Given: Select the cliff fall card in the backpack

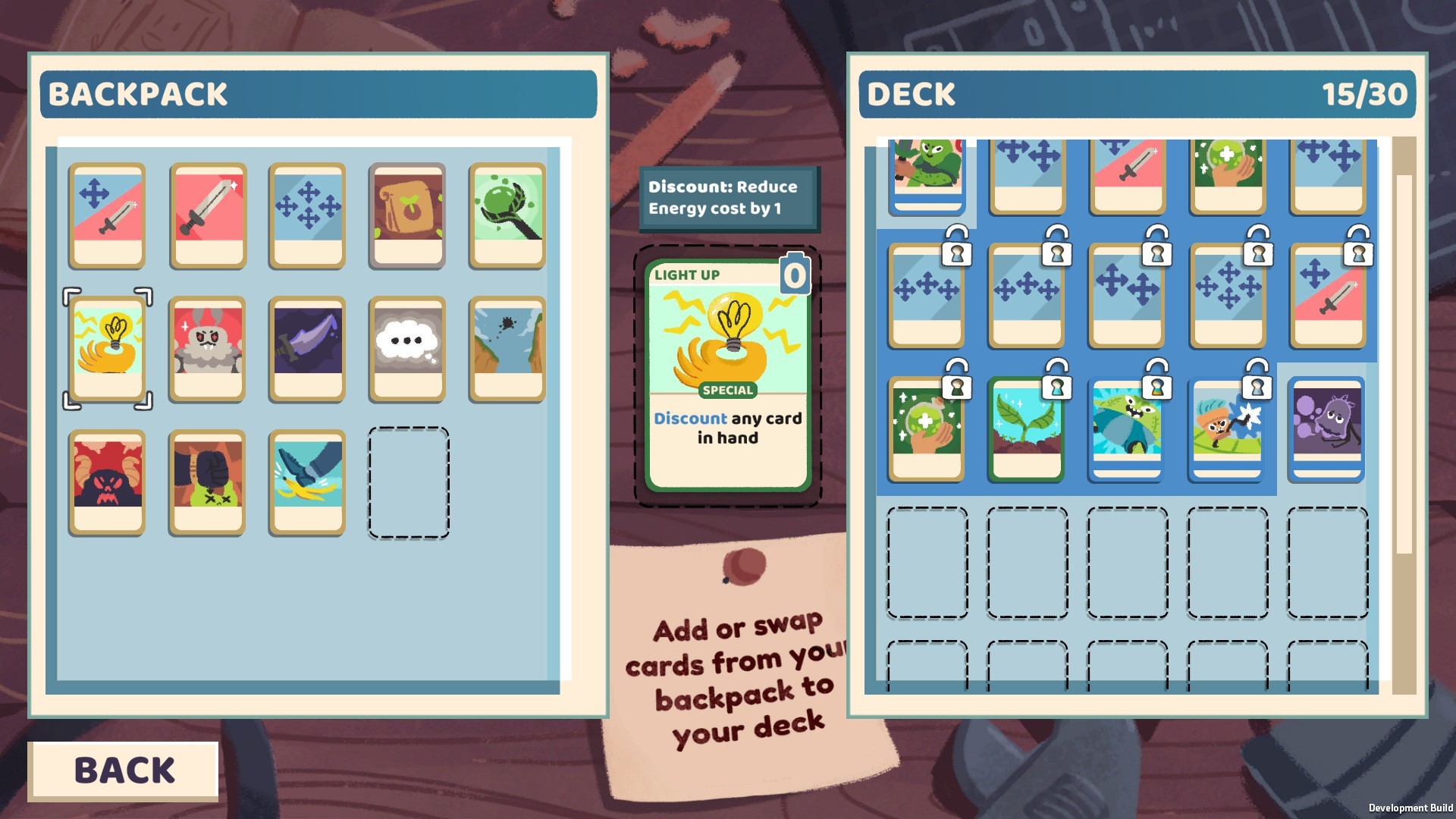Looking at the screenshot, I should click(x=507, y=348).
